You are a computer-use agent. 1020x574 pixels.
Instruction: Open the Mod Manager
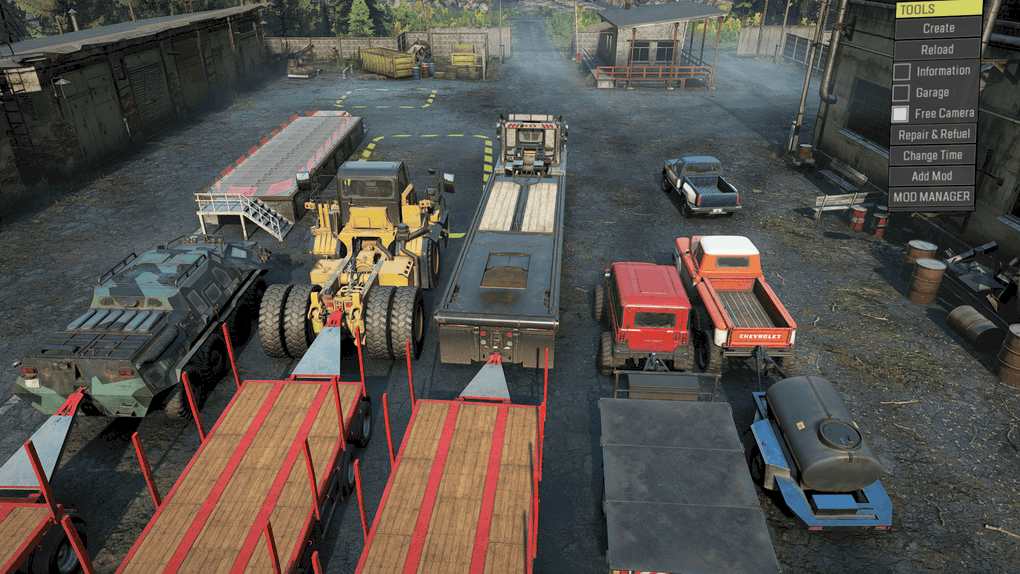pos(932,197)
